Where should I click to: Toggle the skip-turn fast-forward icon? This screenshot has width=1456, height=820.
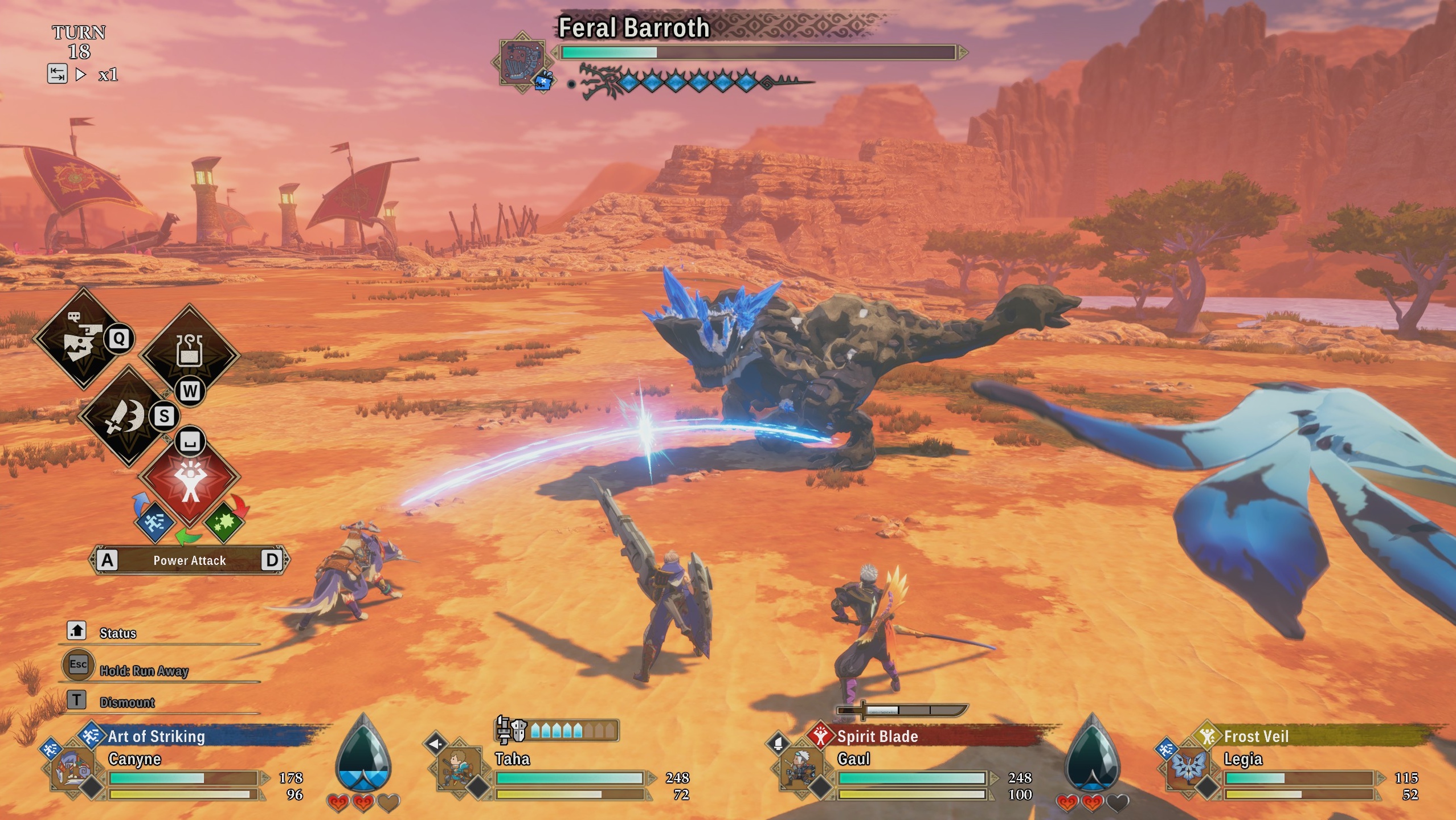point(58,73)
